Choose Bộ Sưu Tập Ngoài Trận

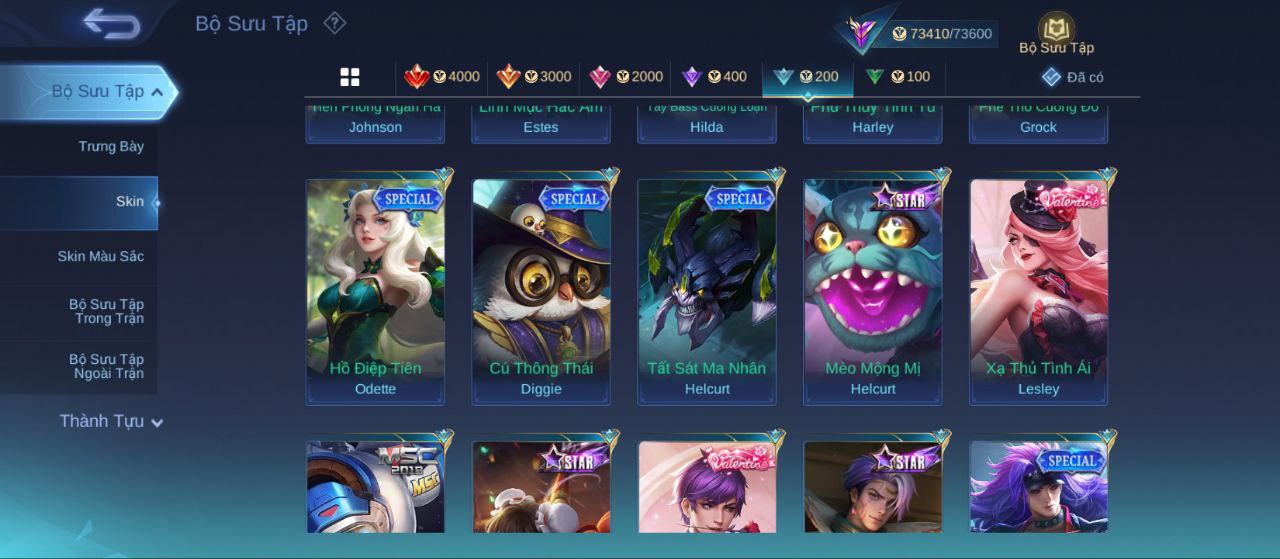[106, 366]
